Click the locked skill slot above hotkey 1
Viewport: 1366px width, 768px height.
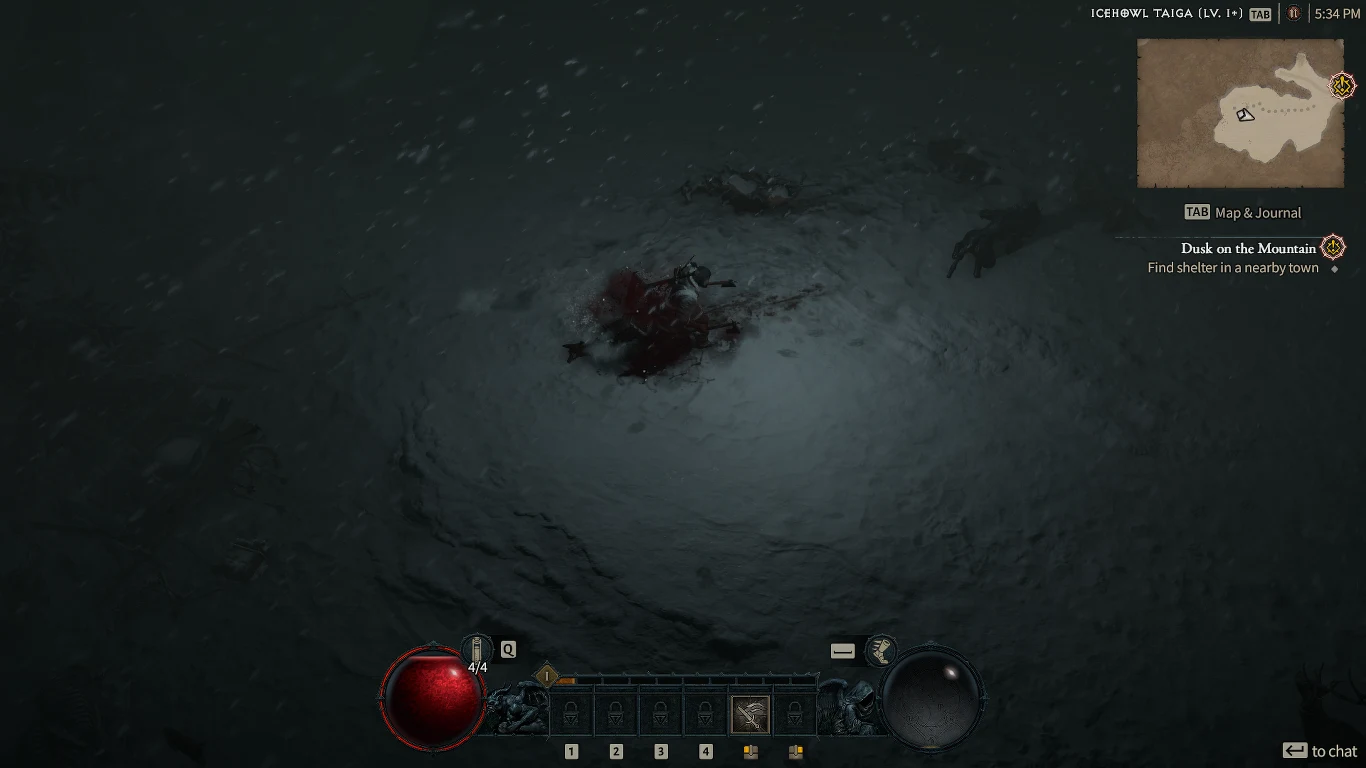coord(570,713)
